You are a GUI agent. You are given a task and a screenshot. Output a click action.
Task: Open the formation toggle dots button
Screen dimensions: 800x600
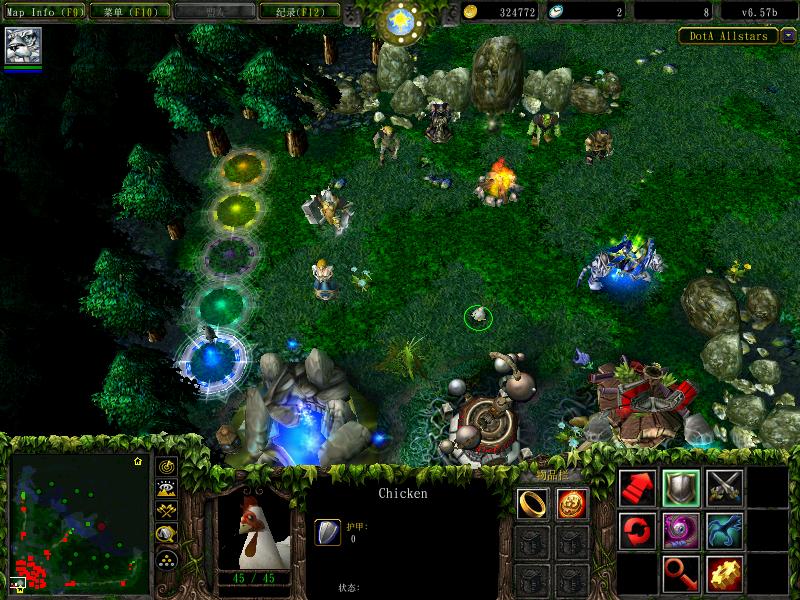coord(166,558)
